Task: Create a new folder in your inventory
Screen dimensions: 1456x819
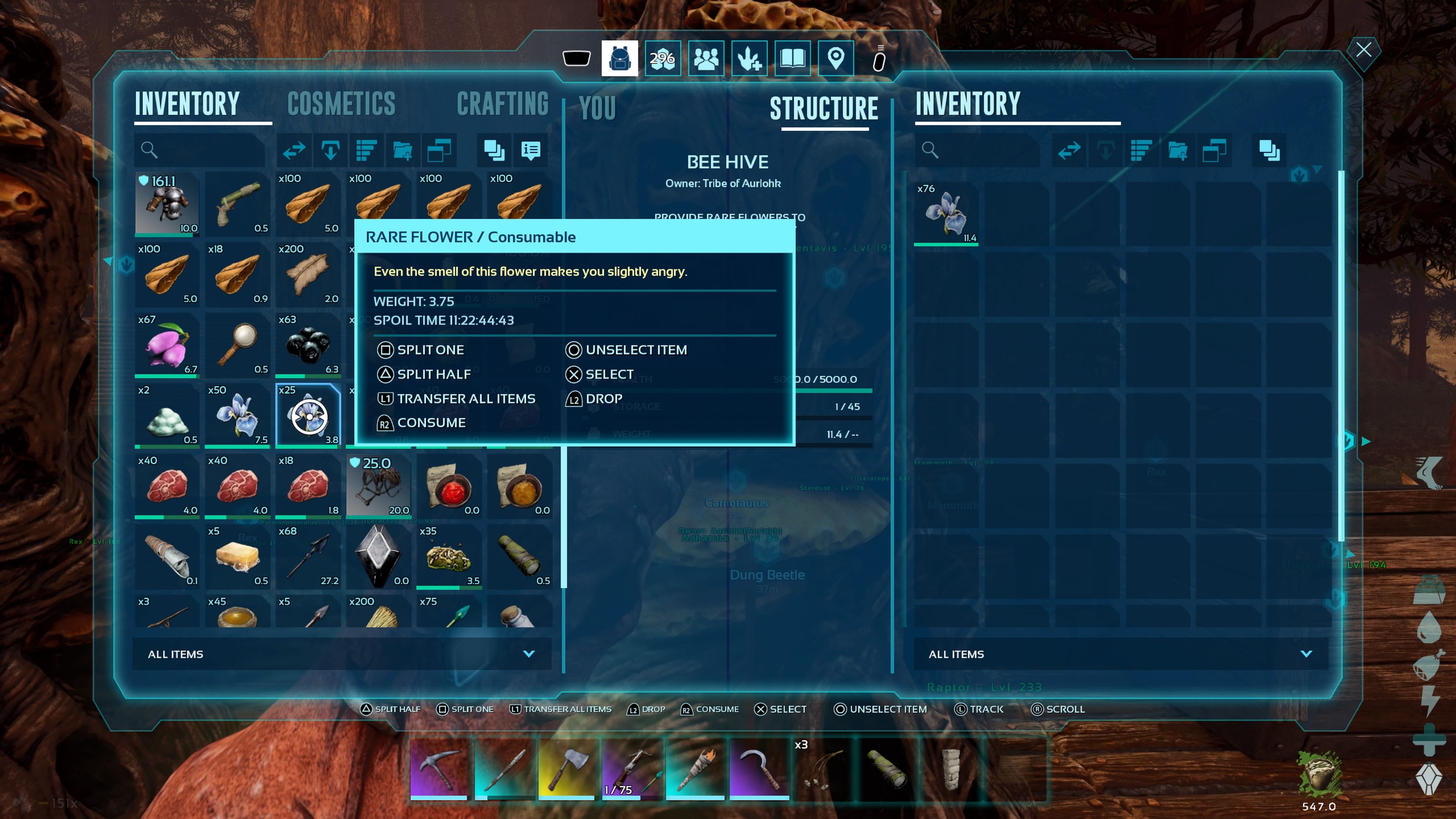Action: tap(403, 151)
